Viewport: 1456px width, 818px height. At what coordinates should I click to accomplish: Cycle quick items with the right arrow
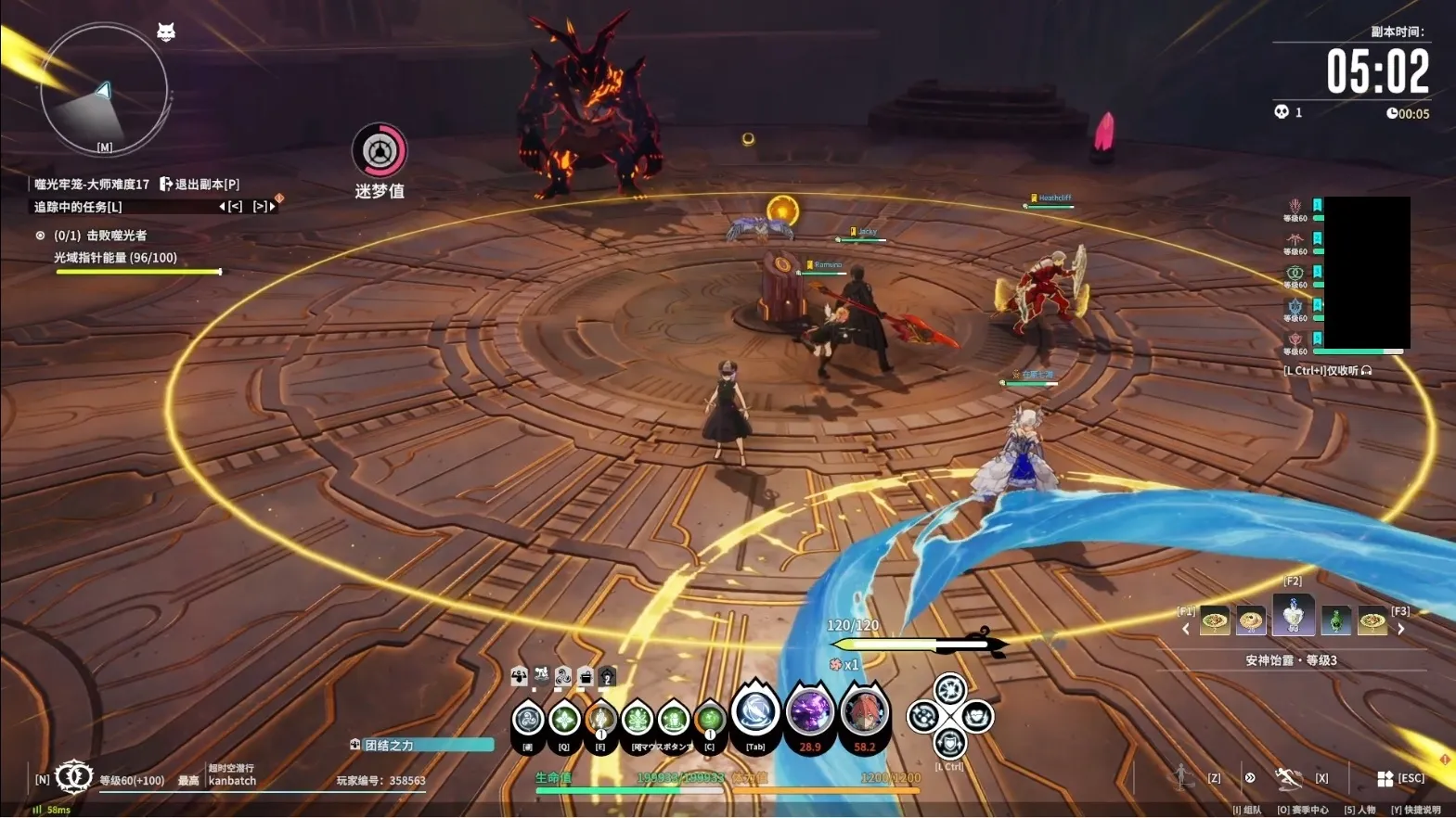coord(1401,629)
